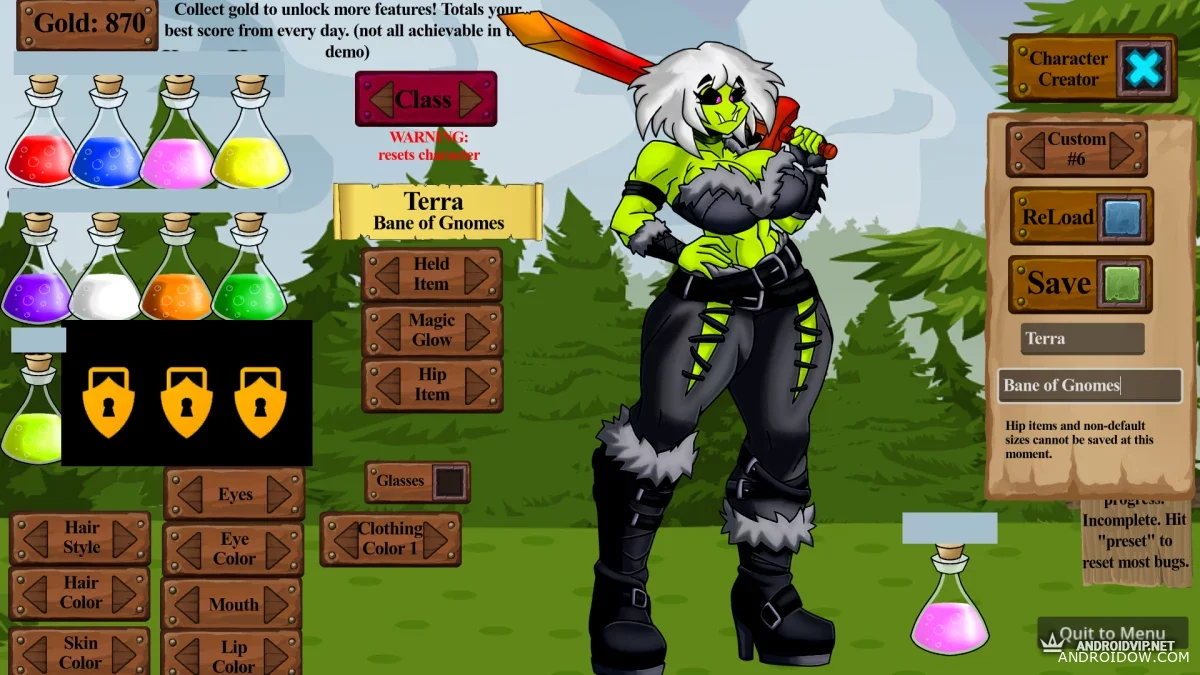Switch to the next Mouth shape
The image size is (1200, 675).
tap(277, 604)
